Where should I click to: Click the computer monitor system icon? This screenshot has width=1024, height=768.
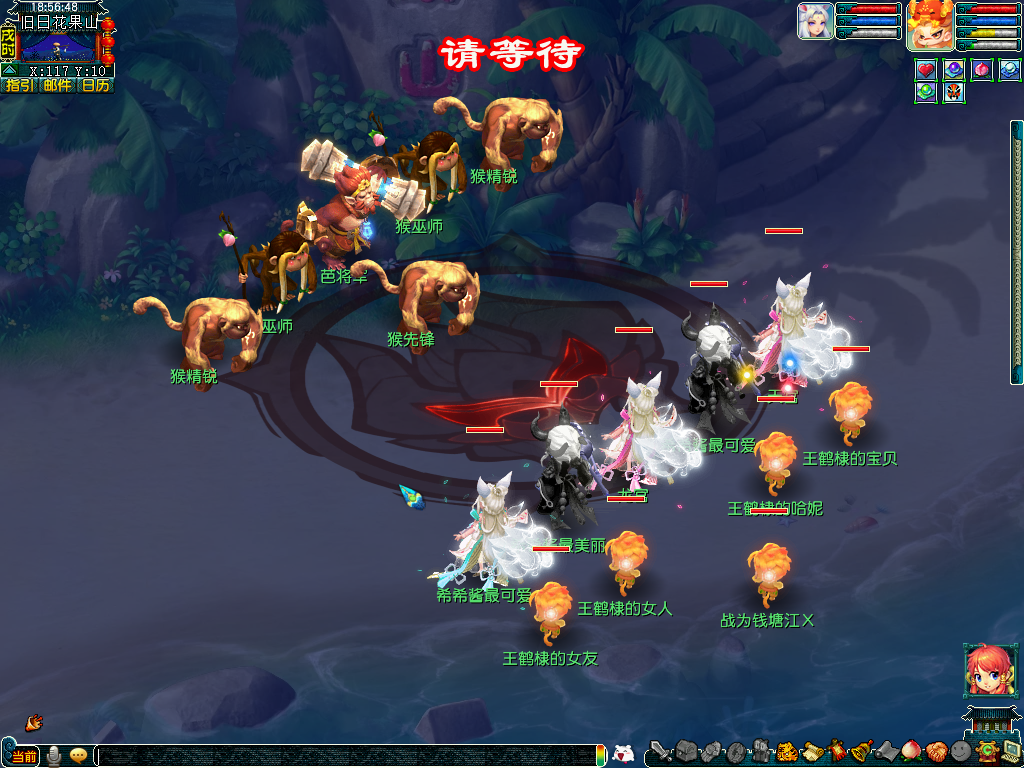pyautogui.click(x=1011, y=751)
